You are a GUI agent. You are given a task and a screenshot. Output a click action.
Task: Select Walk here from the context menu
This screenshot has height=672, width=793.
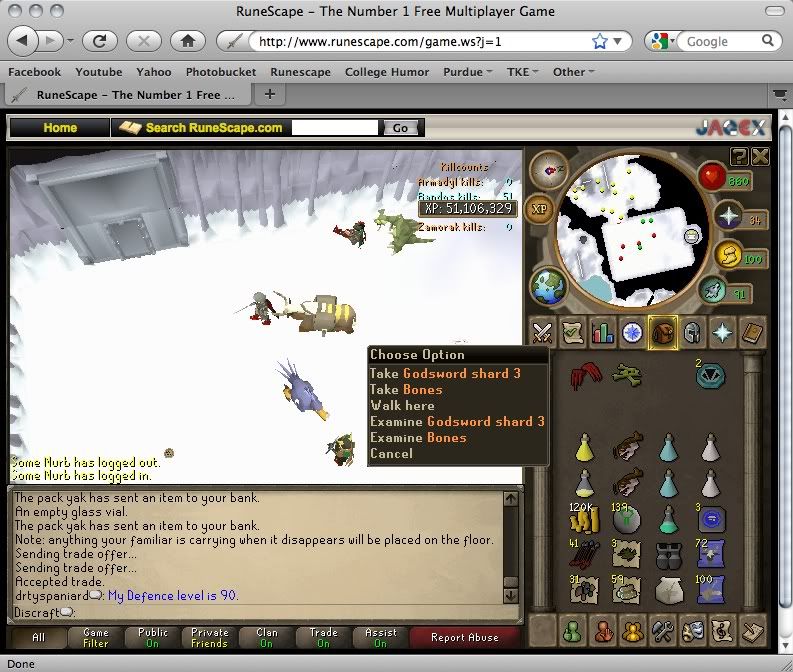pos(402,405)
